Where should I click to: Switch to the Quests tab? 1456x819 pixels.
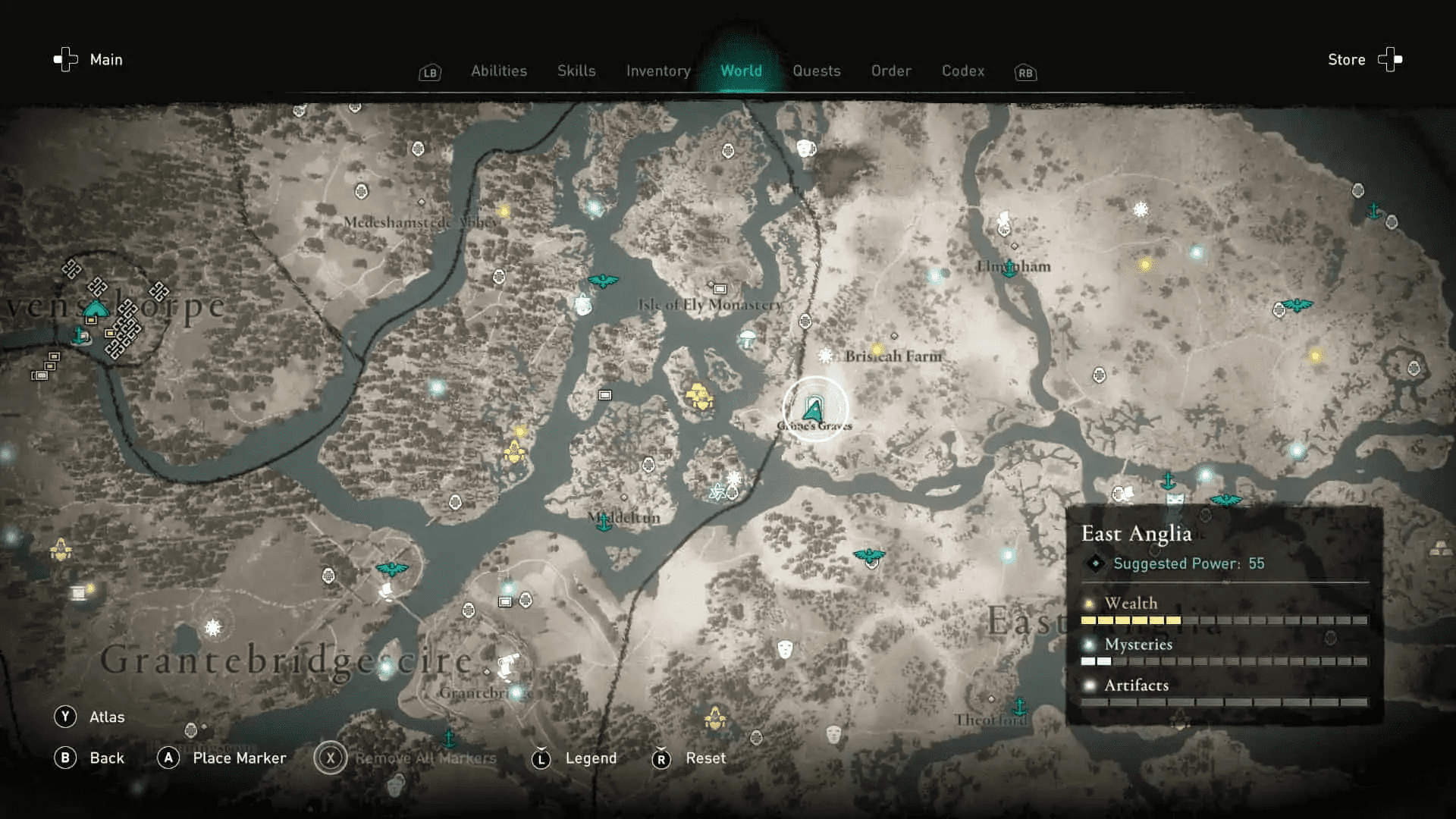(817, 71)
